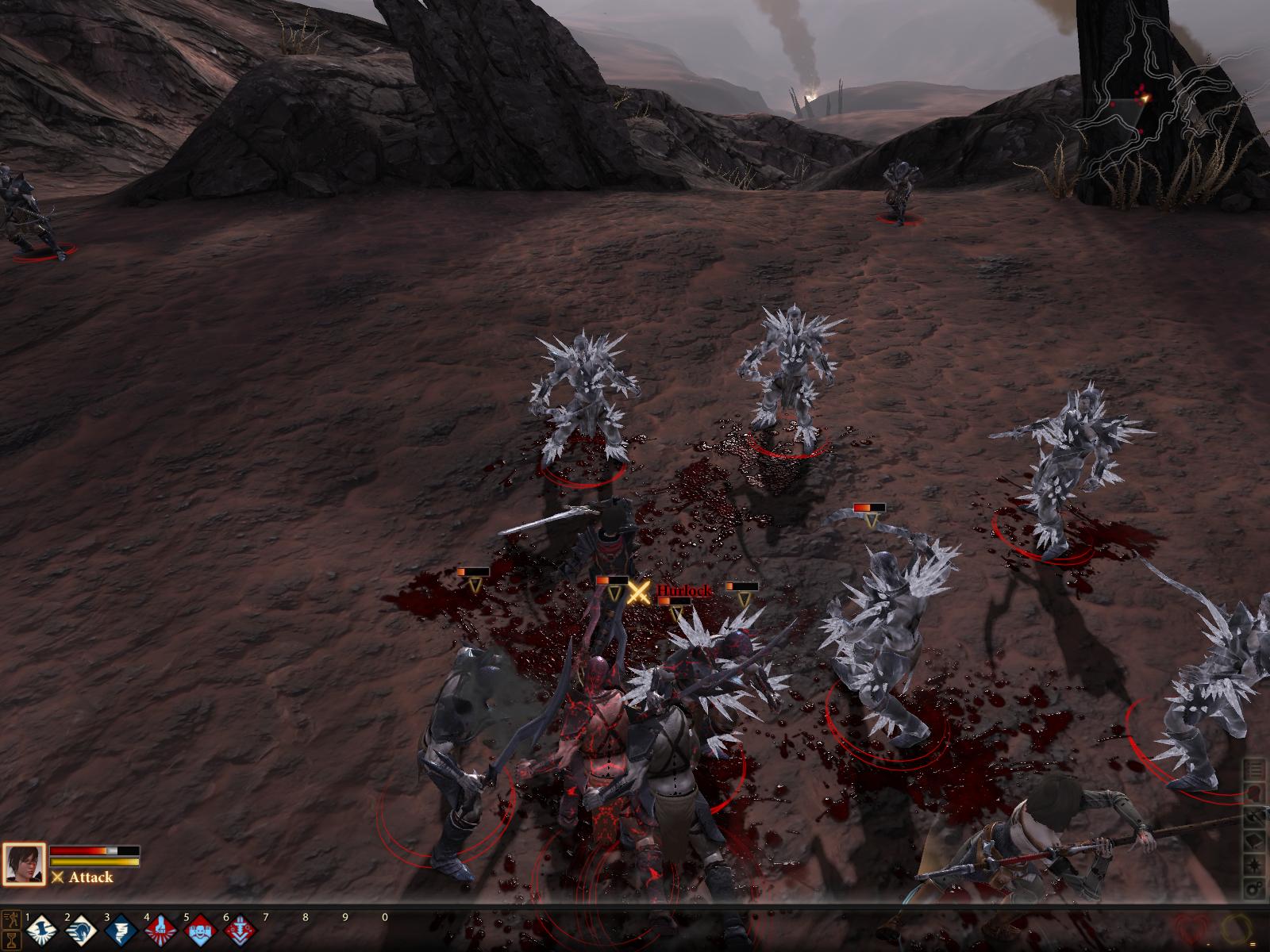Activate the red raised-fist ability in slot 4
Screen dimensions: 1270x952
(159, 931)
